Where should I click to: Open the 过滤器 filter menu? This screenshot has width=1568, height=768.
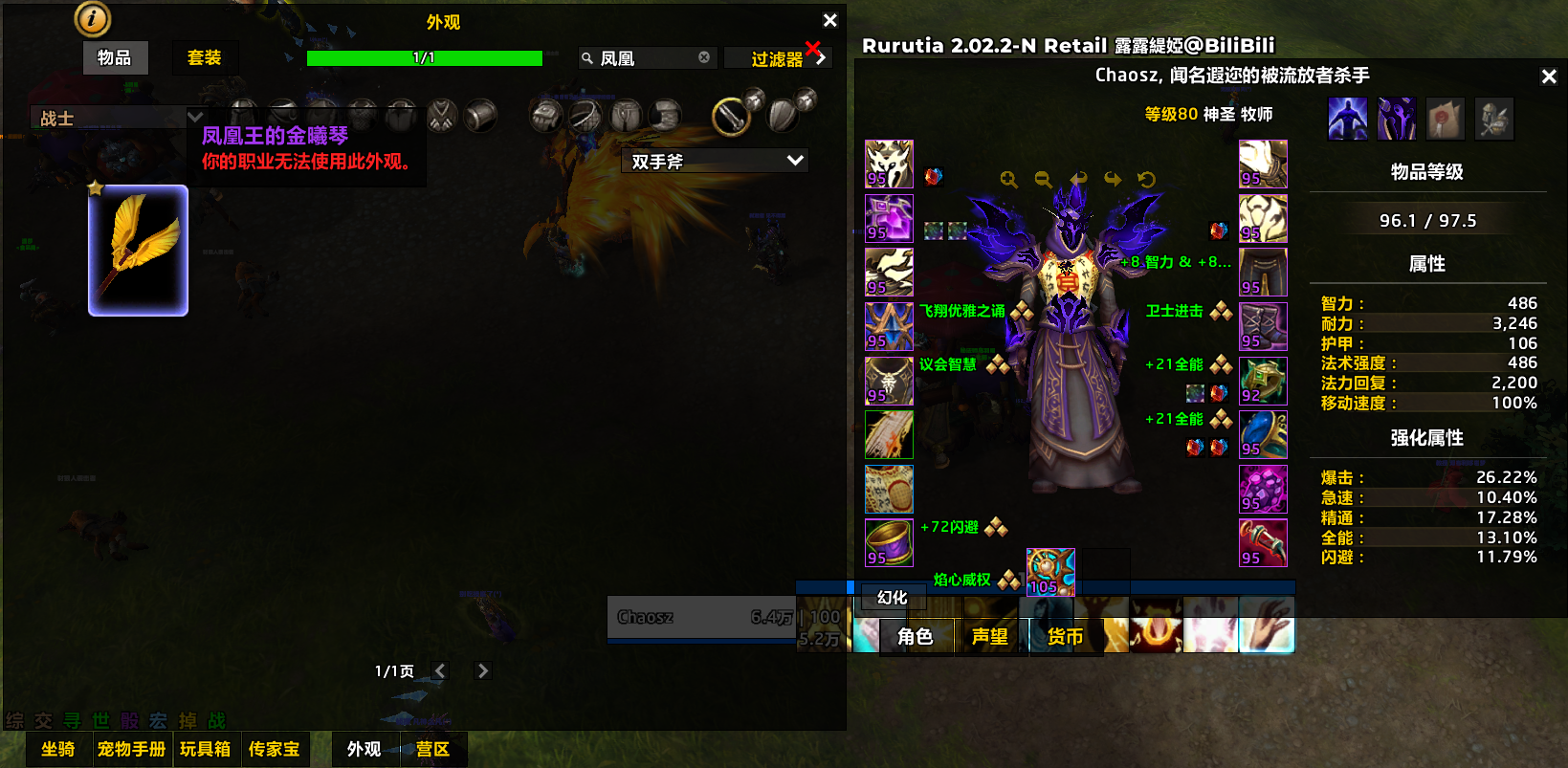coord(778,59)
